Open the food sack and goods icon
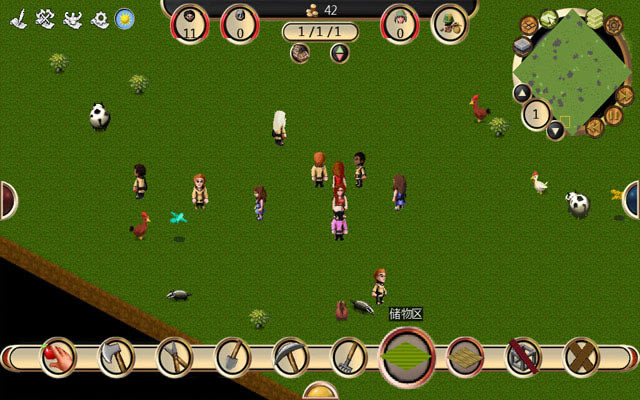Viewport: 640px width, 400px height. pos(449,22)
